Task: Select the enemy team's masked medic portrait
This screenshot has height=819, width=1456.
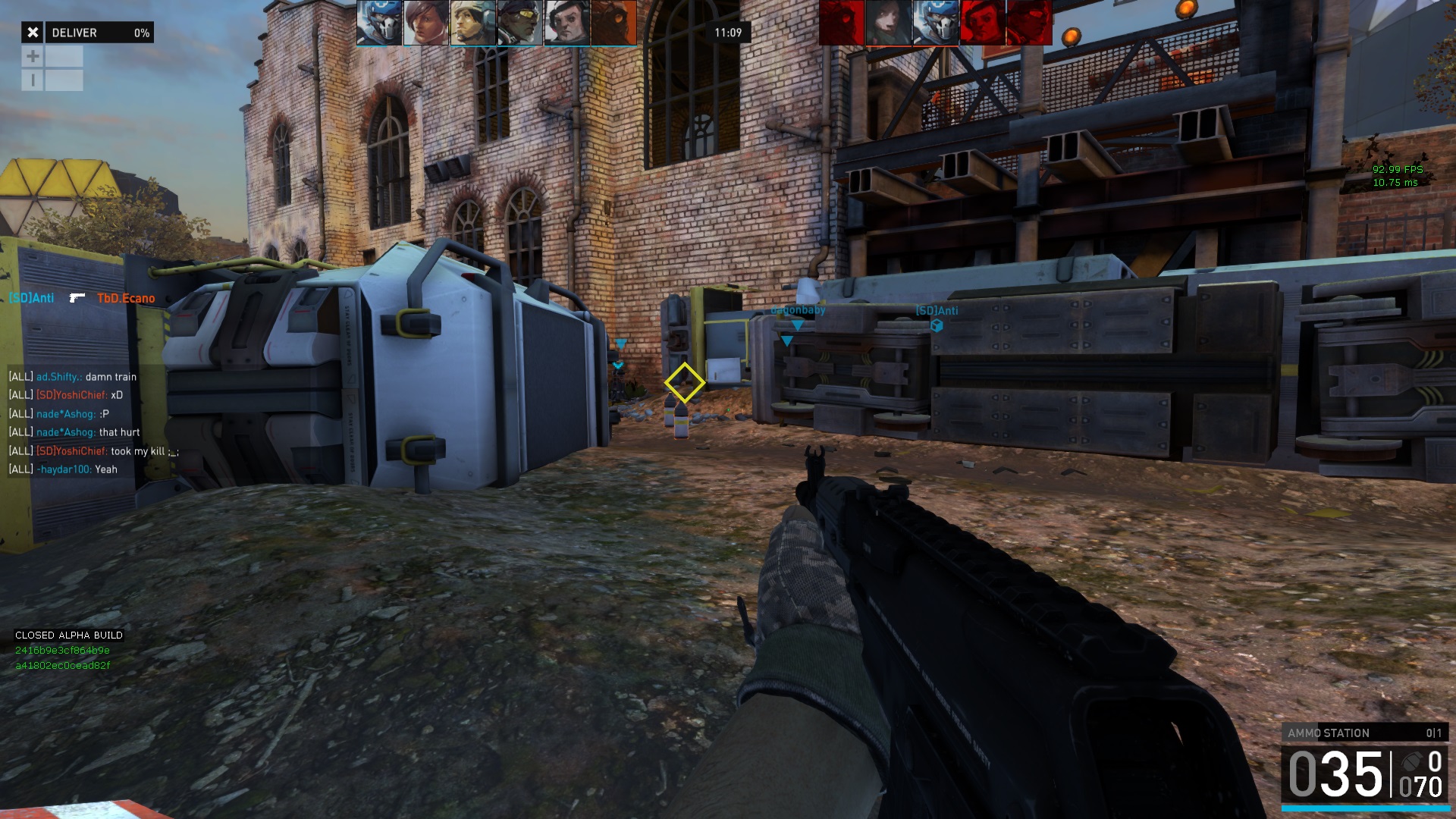Action: point(935,23)
